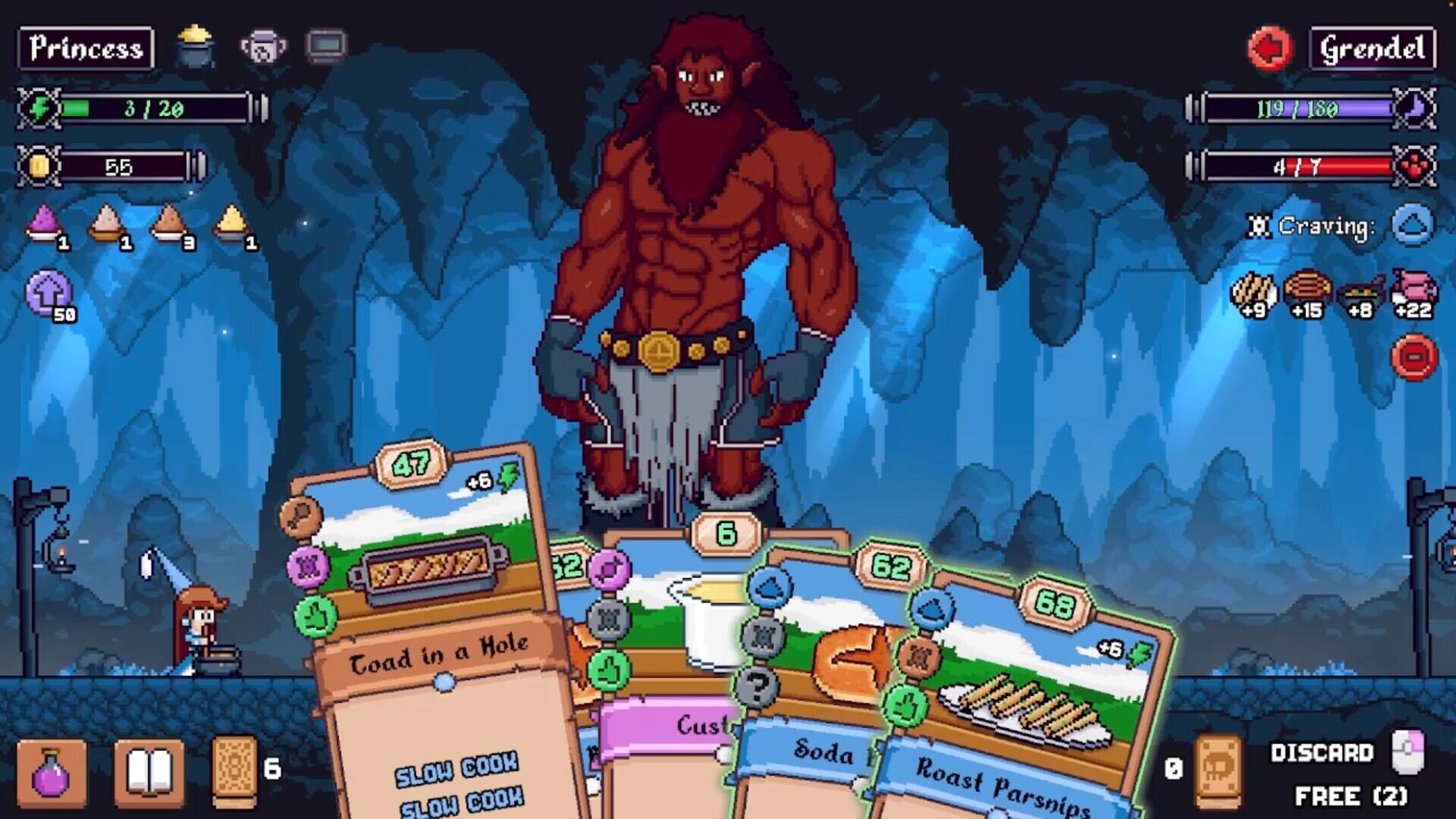Select the golden cooking pot icon
Image resolution: width=1456 pixels, height=819 pixels.
tap(195, 45)
